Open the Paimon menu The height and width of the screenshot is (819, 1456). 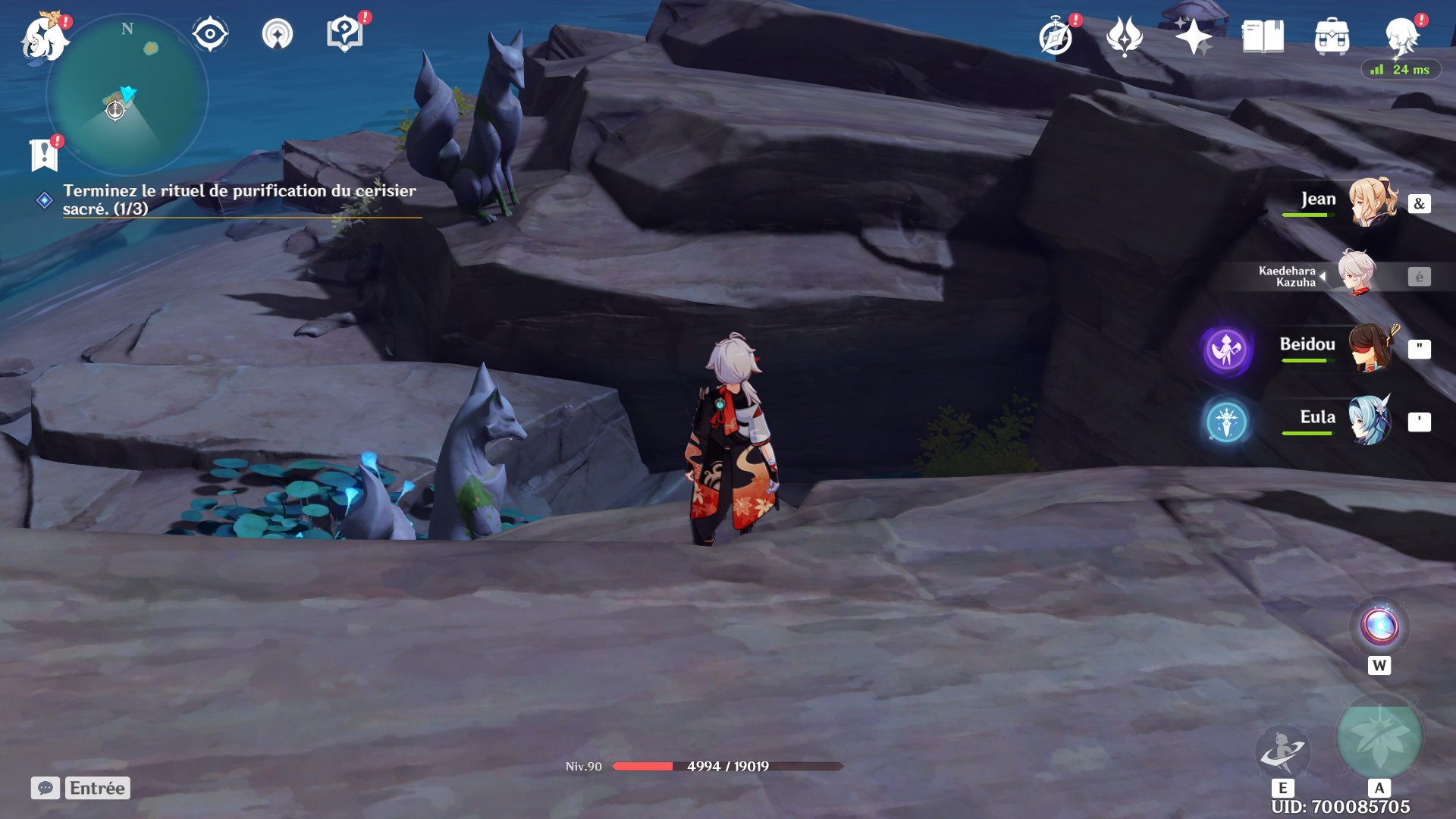[44, 38]
